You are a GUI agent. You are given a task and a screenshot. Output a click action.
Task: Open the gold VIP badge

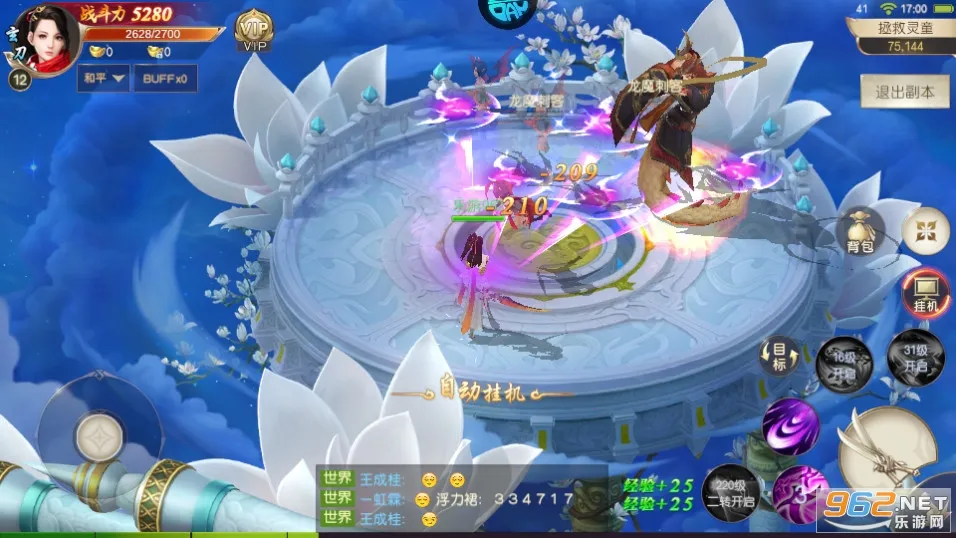pyautogui.click(x=256, y=30)
